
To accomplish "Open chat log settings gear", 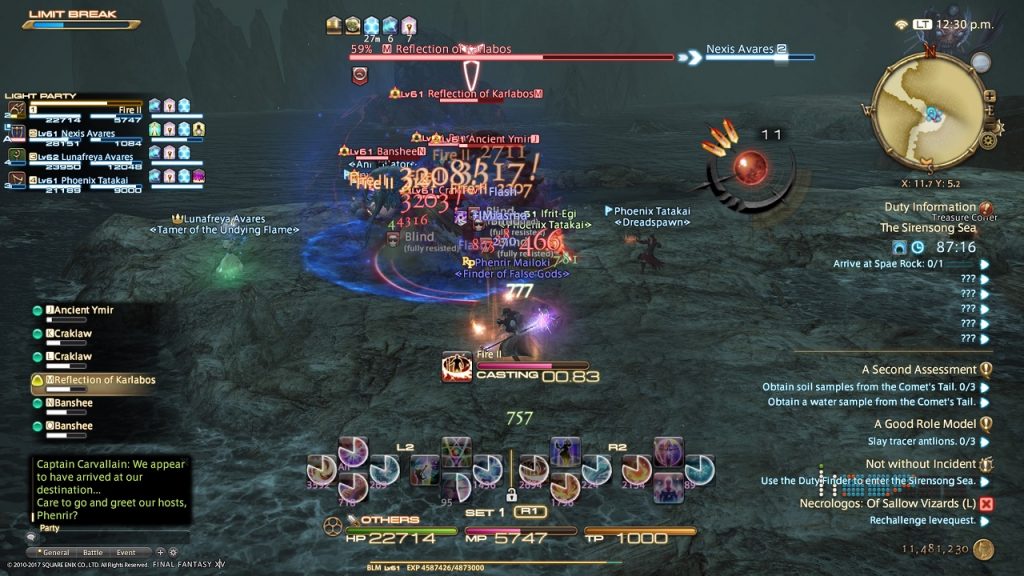I will pos(173,552).
